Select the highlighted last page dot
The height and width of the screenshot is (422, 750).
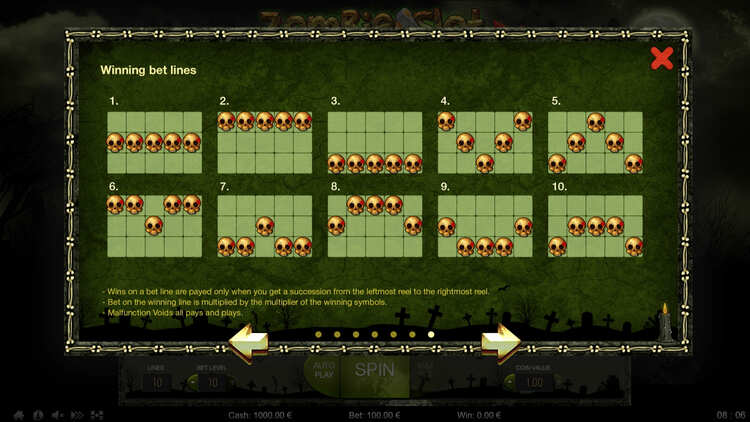pos(431,334)
